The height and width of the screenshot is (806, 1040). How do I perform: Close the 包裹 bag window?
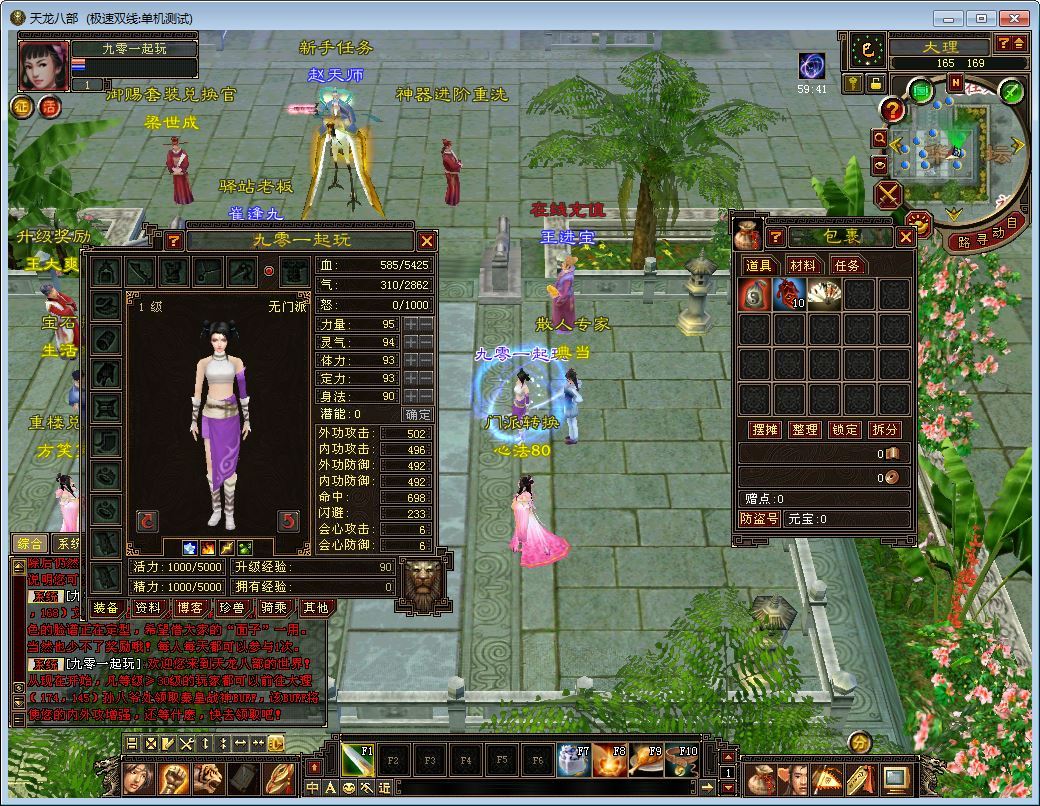click(x=905, y=237)
